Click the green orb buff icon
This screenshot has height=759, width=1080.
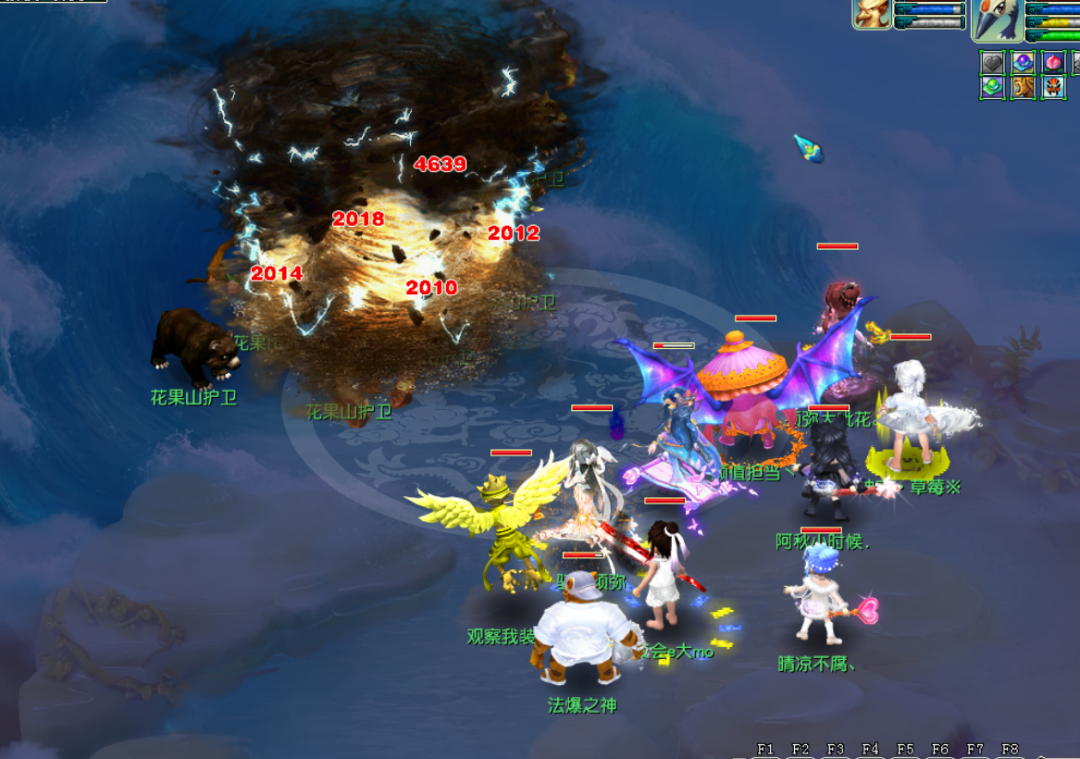coord(992,87)
